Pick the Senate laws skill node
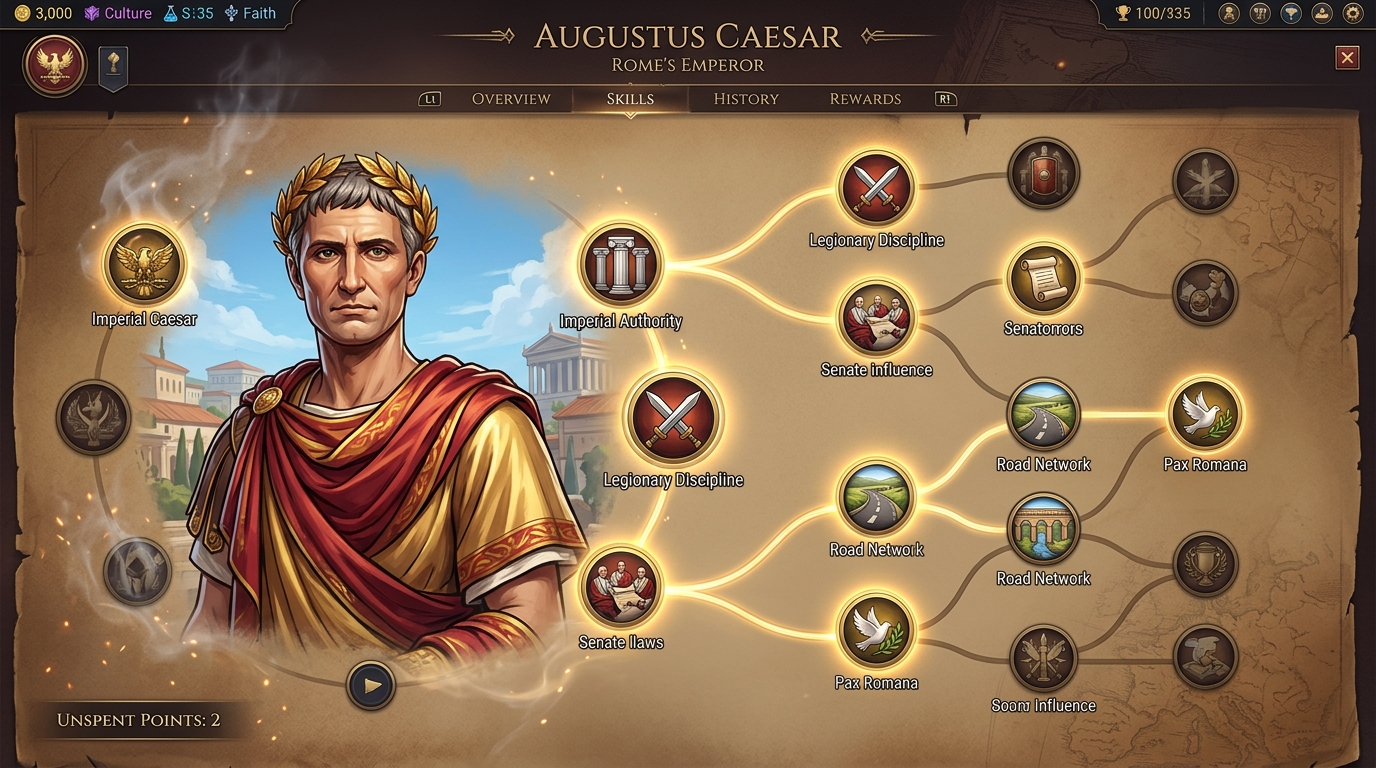Screen dimensions: 1376x768 pyautogui.click(x=621, y=587)
